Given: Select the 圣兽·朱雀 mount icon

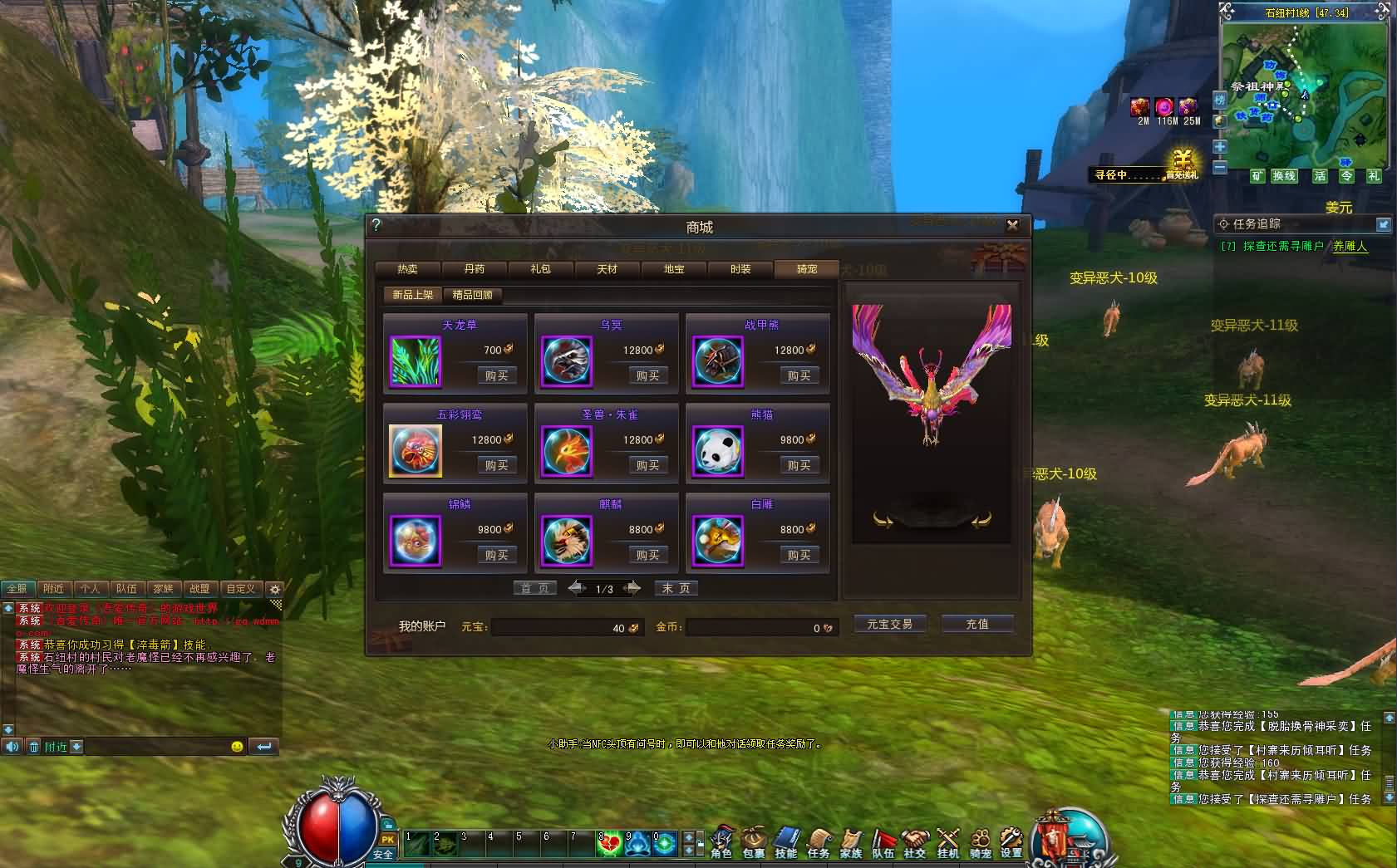Looking at the screenshot, I should pos(567,452).
